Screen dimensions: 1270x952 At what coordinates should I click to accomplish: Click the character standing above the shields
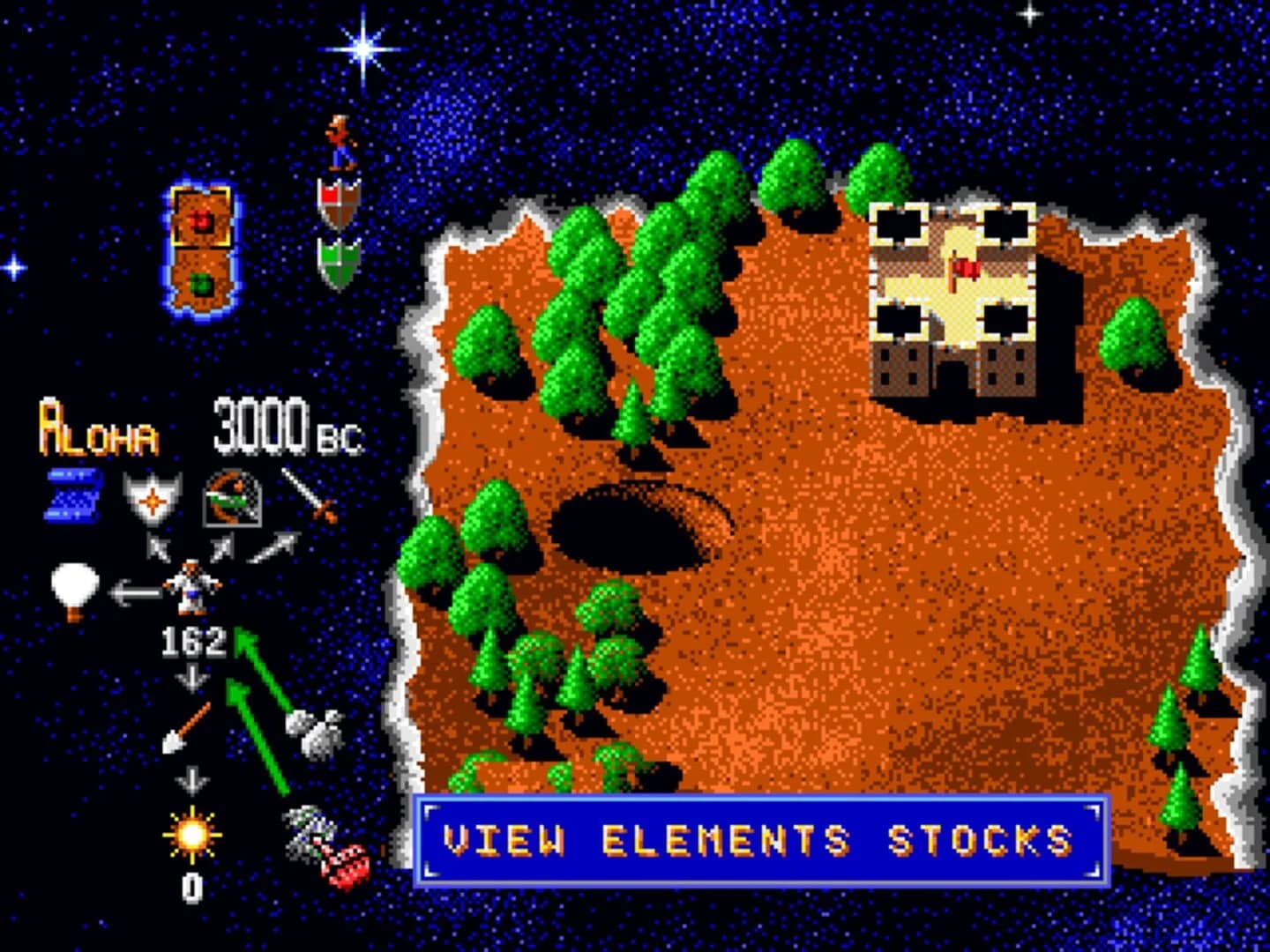341,141
